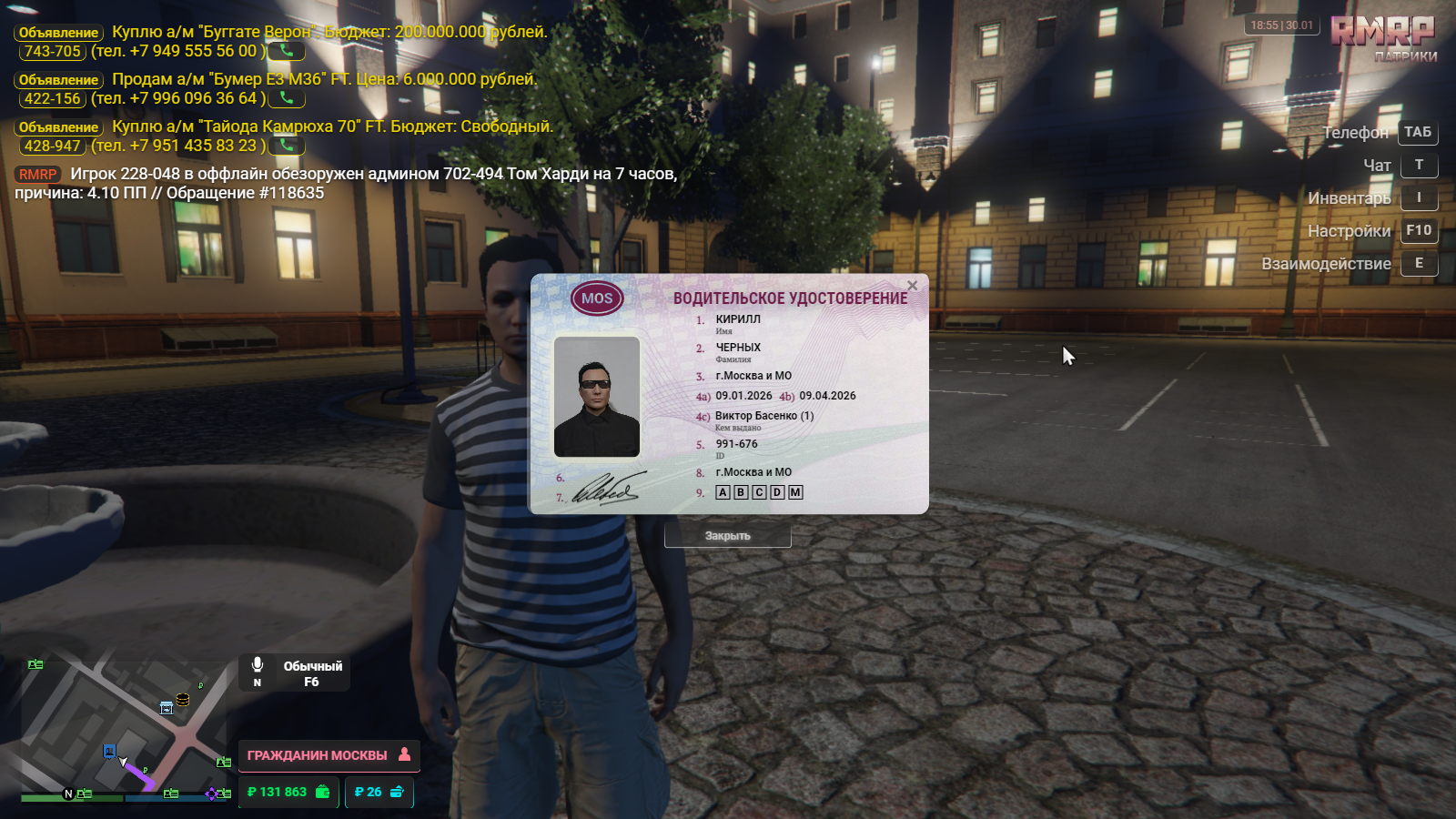Close the driver's license with Закрыть
Screen dimensions: 1456x819
click(727, 536)
